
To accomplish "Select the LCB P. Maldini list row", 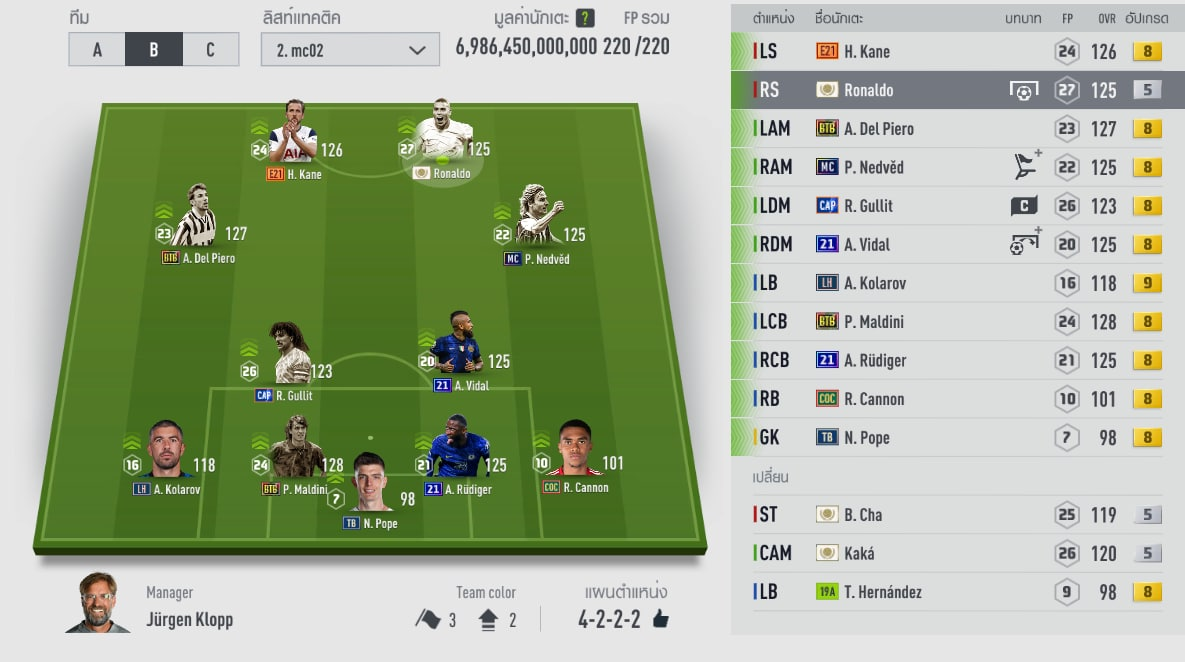I will (946, 322).
